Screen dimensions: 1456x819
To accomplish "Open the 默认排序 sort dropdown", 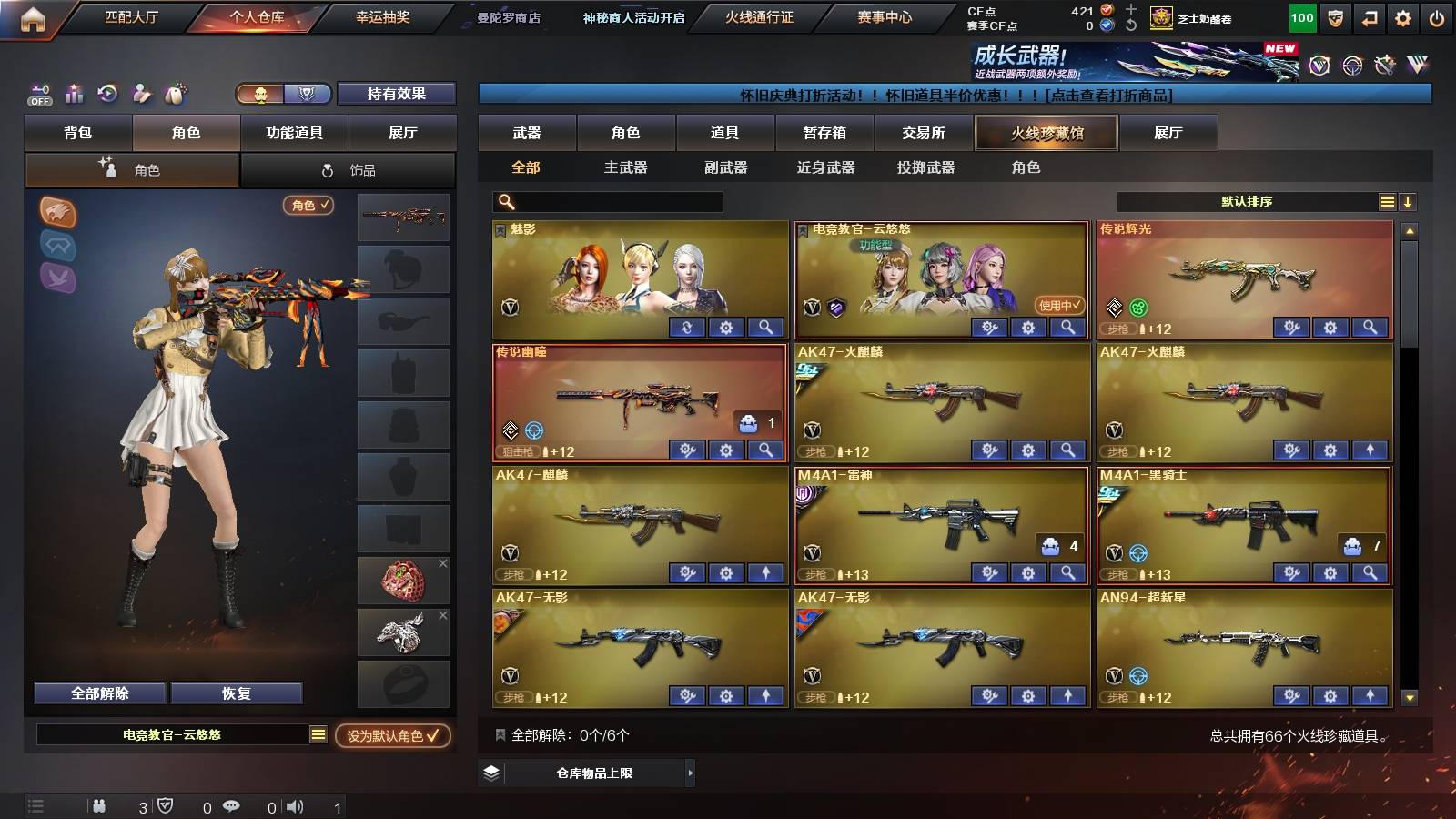I will pyautogui.click(x=1247, y=201).
